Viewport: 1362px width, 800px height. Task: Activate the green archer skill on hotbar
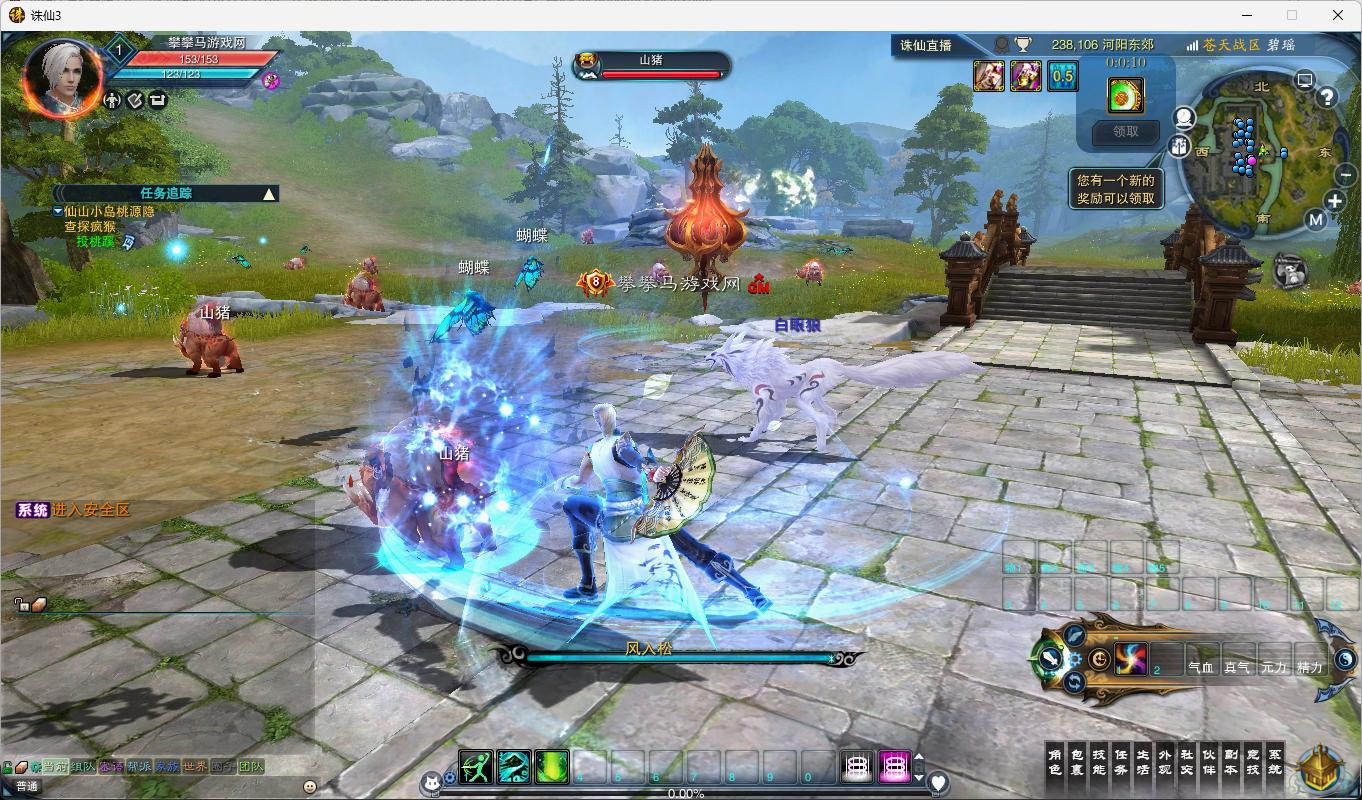coord(477,767)
